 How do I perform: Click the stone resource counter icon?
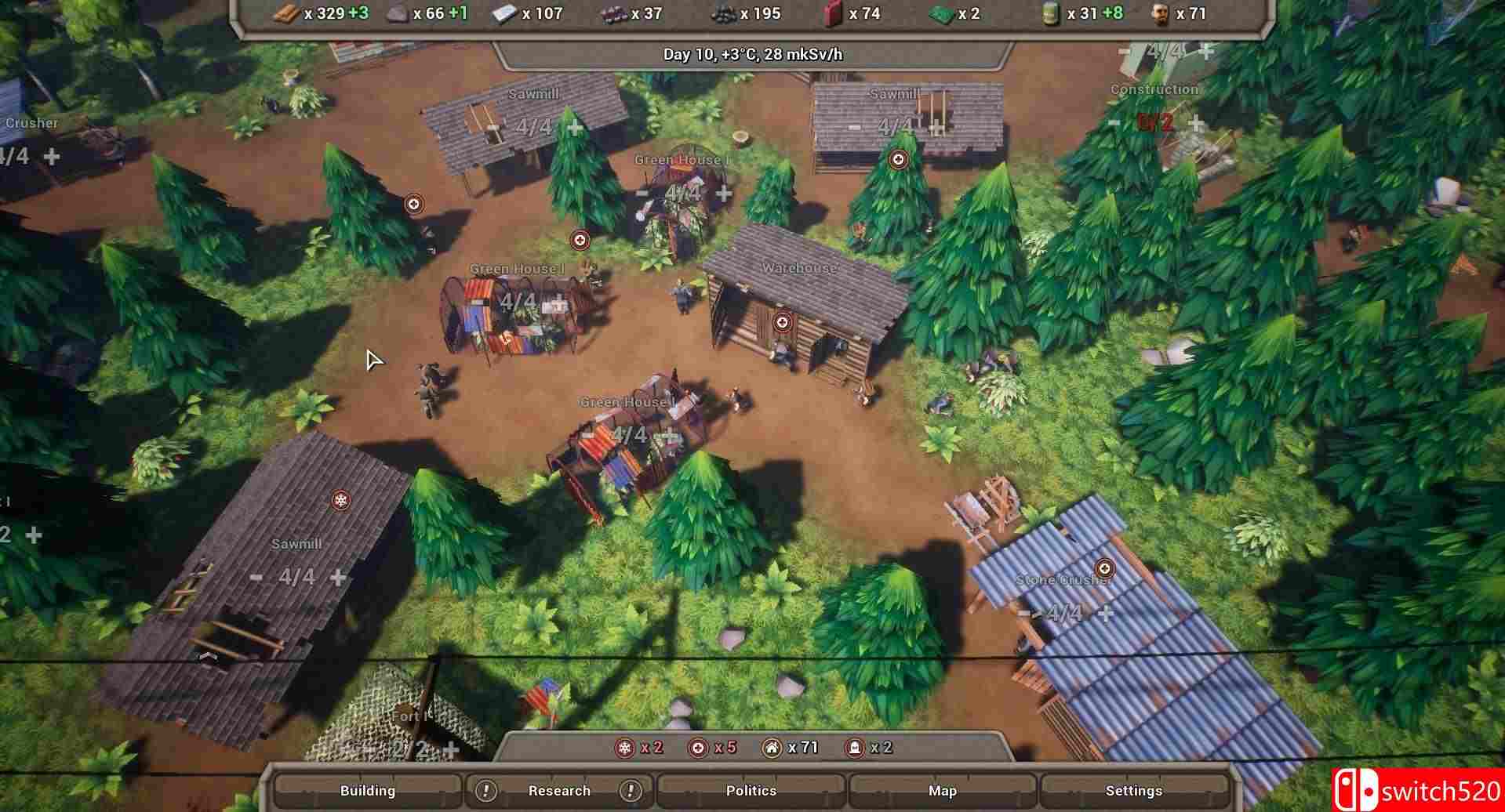[396, 13]
